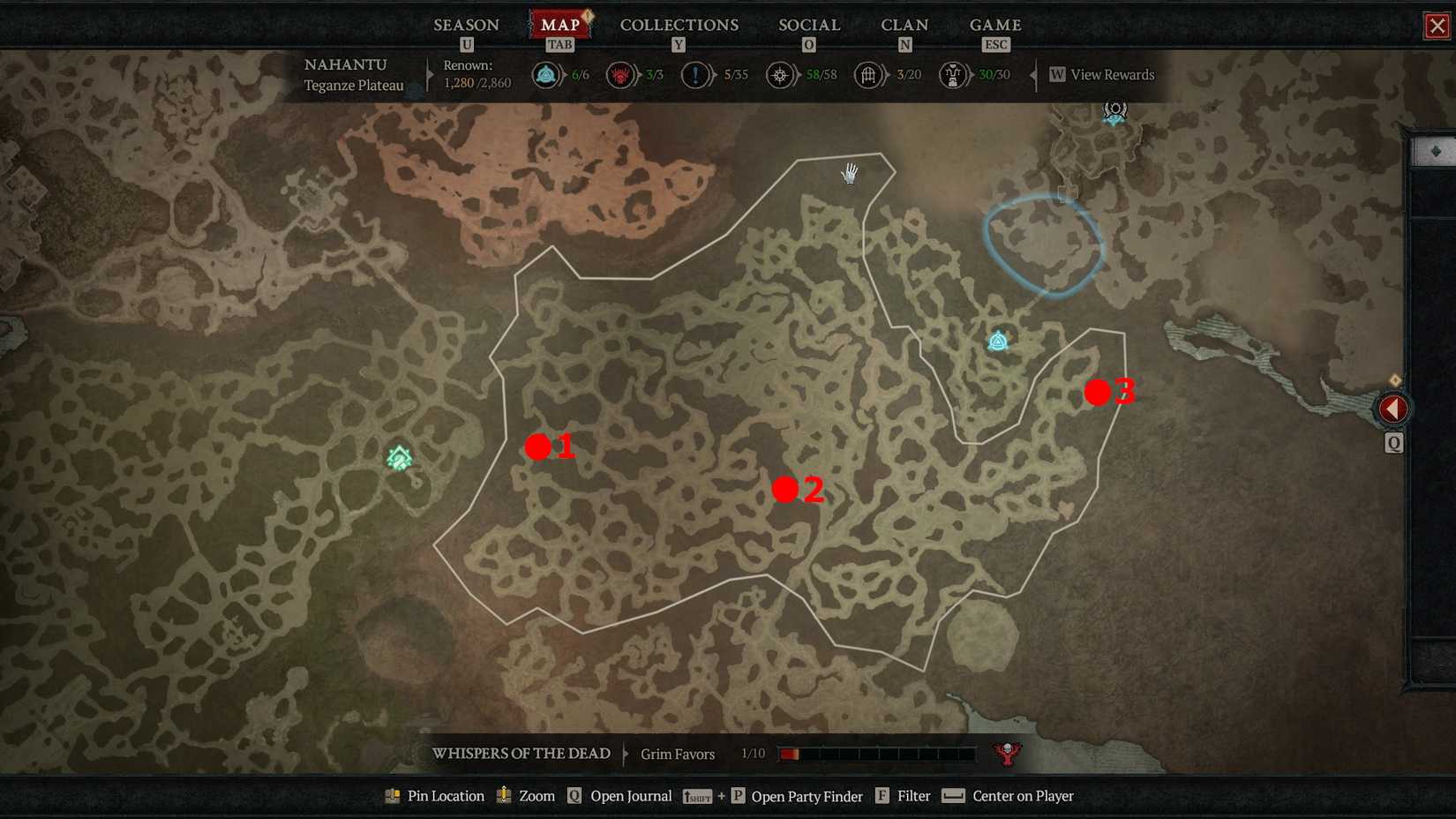The height and width of the screenshot is (819, 1456).
Task: Select the teal waypoint icon near the blue circle
Action: 995,340
